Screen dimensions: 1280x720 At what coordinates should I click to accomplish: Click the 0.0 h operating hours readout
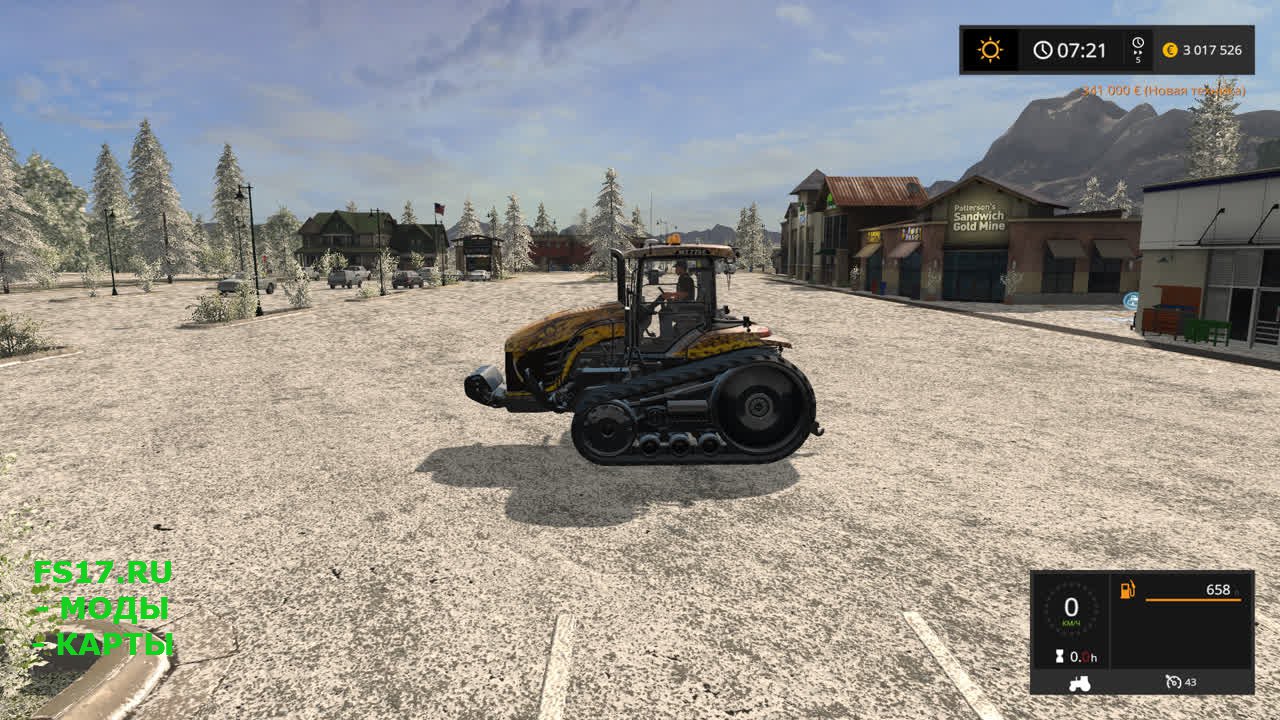coord(1083,657)
